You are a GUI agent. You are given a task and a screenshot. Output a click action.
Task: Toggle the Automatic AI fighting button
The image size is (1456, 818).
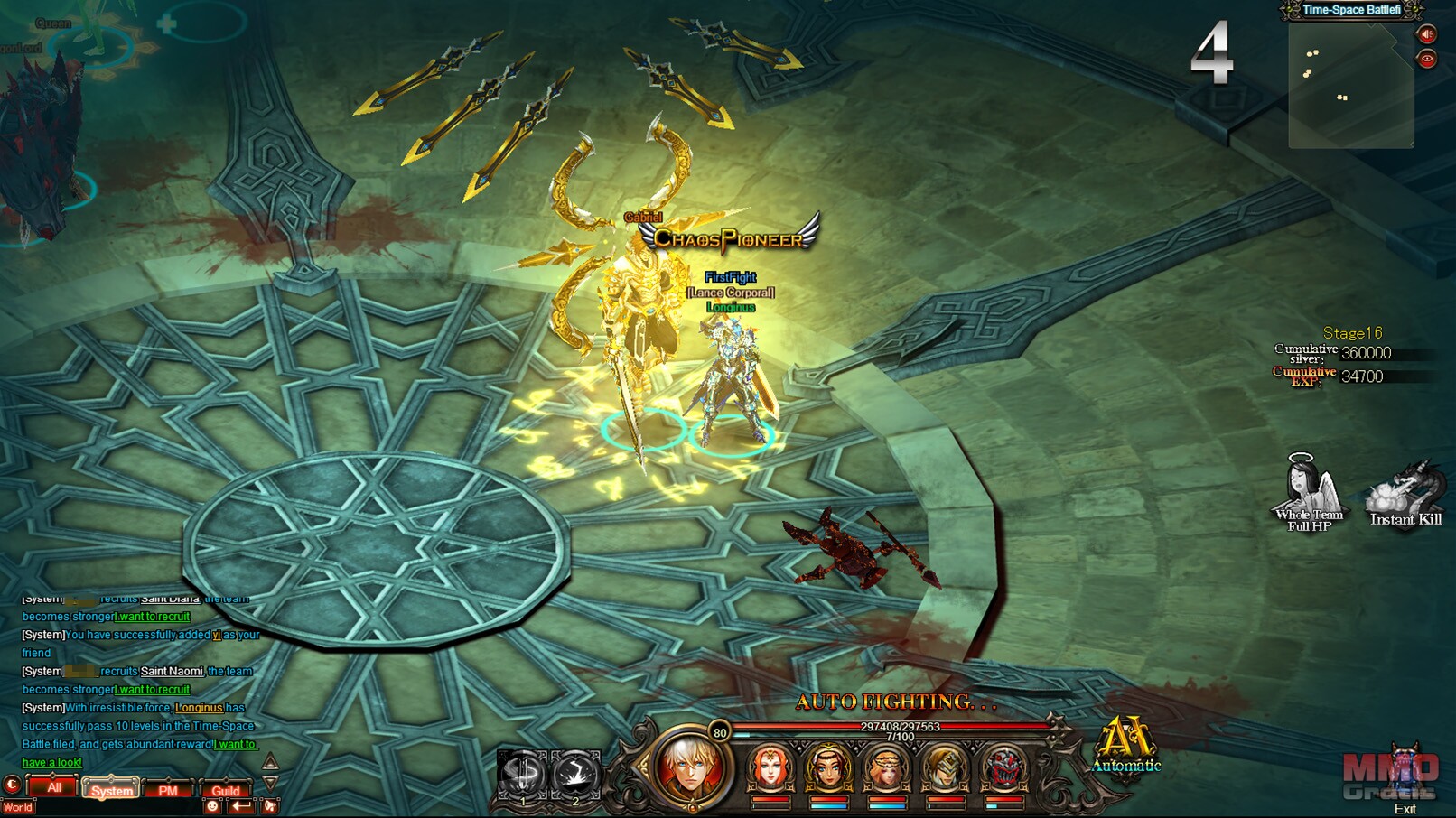click(x=1125, y=744)
